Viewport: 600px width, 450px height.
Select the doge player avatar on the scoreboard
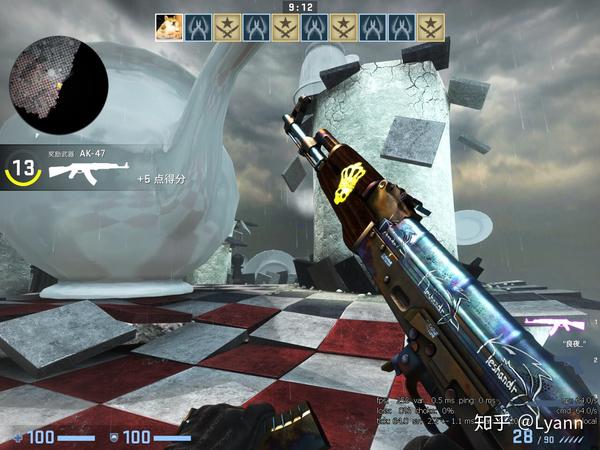click(x=169, y=27)
